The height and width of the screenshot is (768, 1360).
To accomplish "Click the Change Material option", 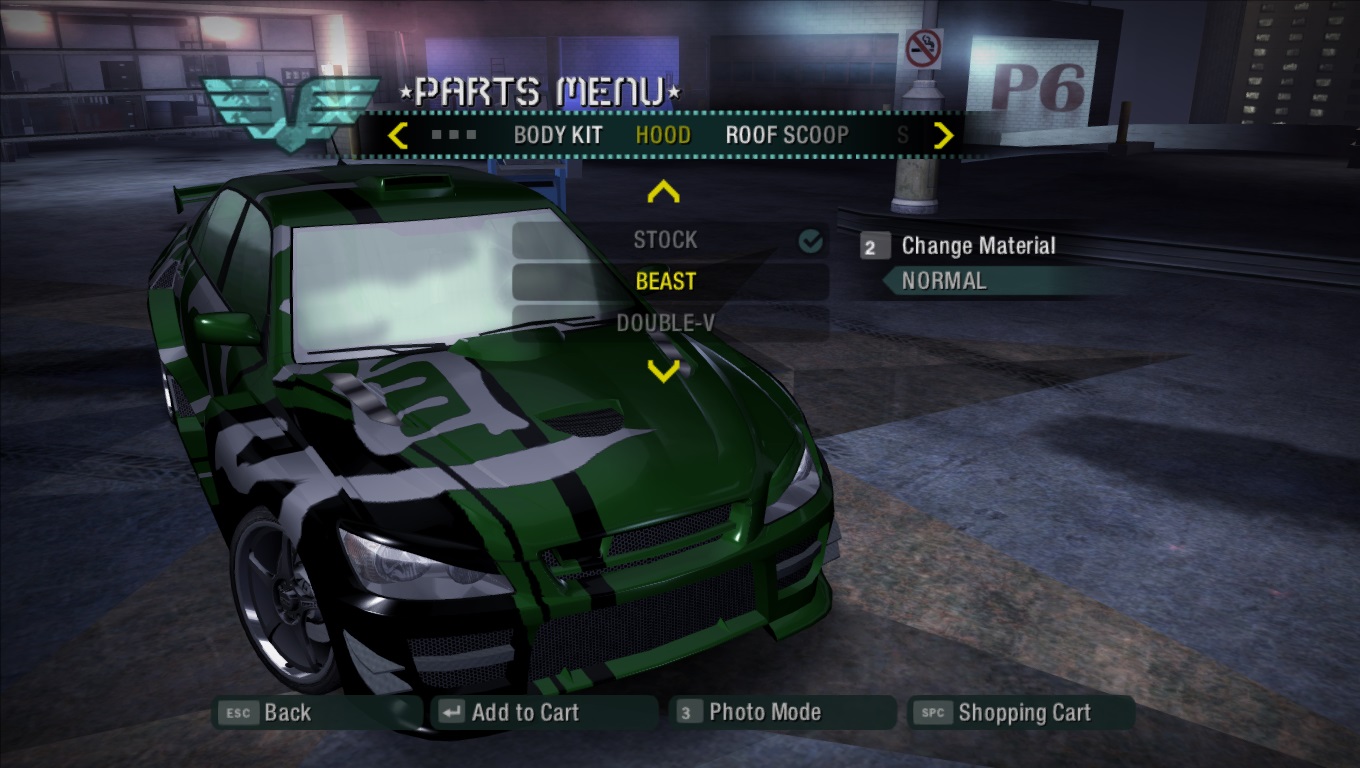I will click(x=977, y=246).
